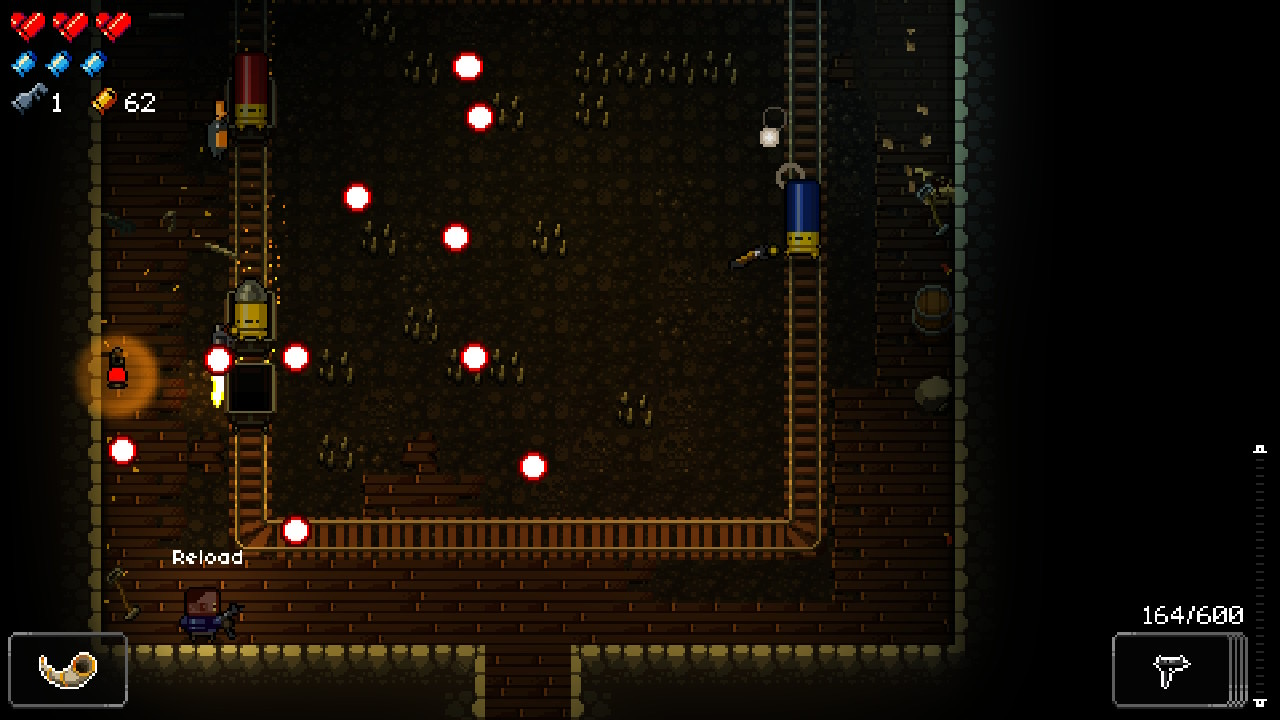Click the horn active item icon
The image size is (1280, 720).
[67, 671]
